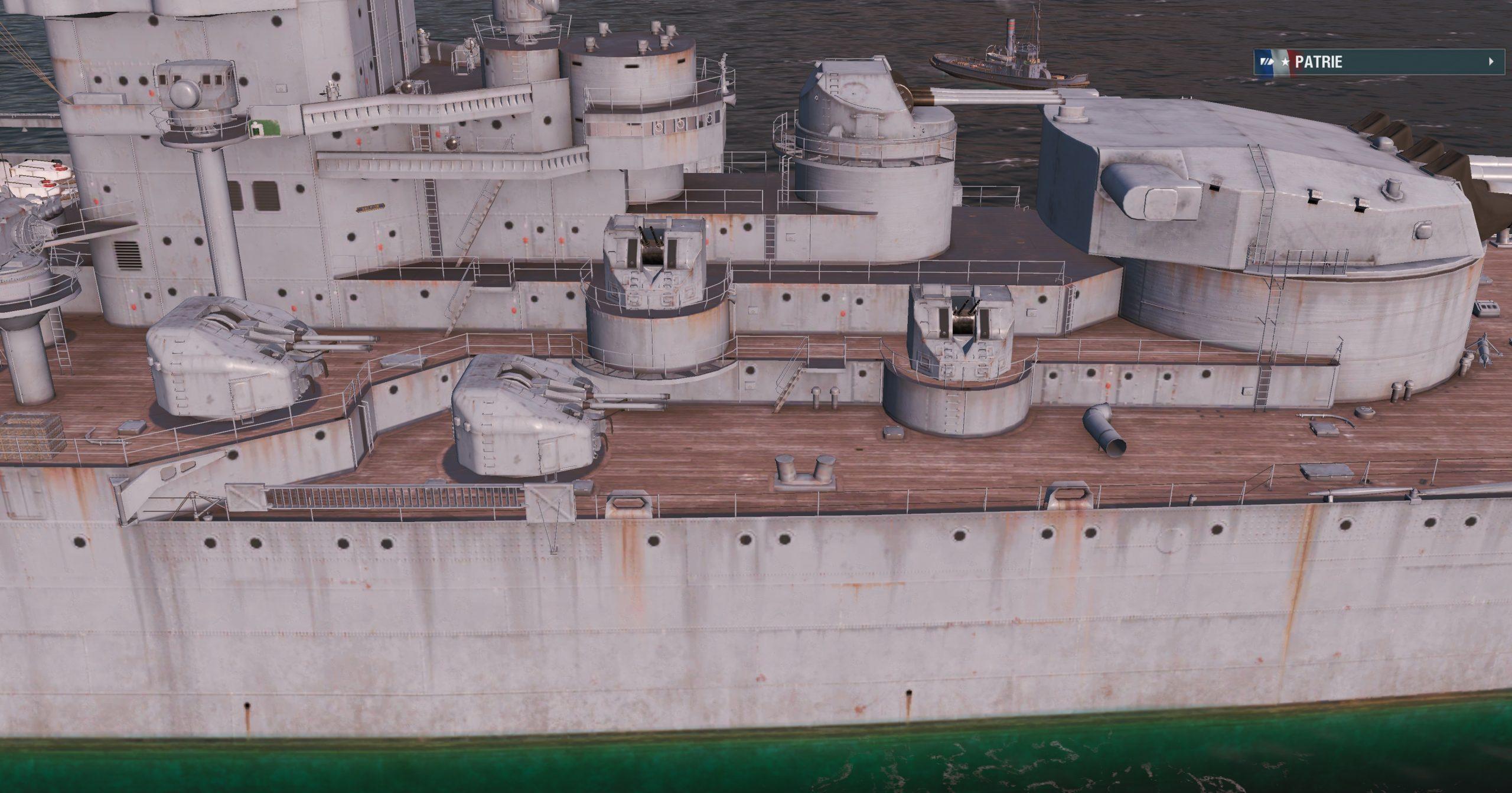
Task: Expand the arrow on the PATRIE panel
Action: (1491, 61)
